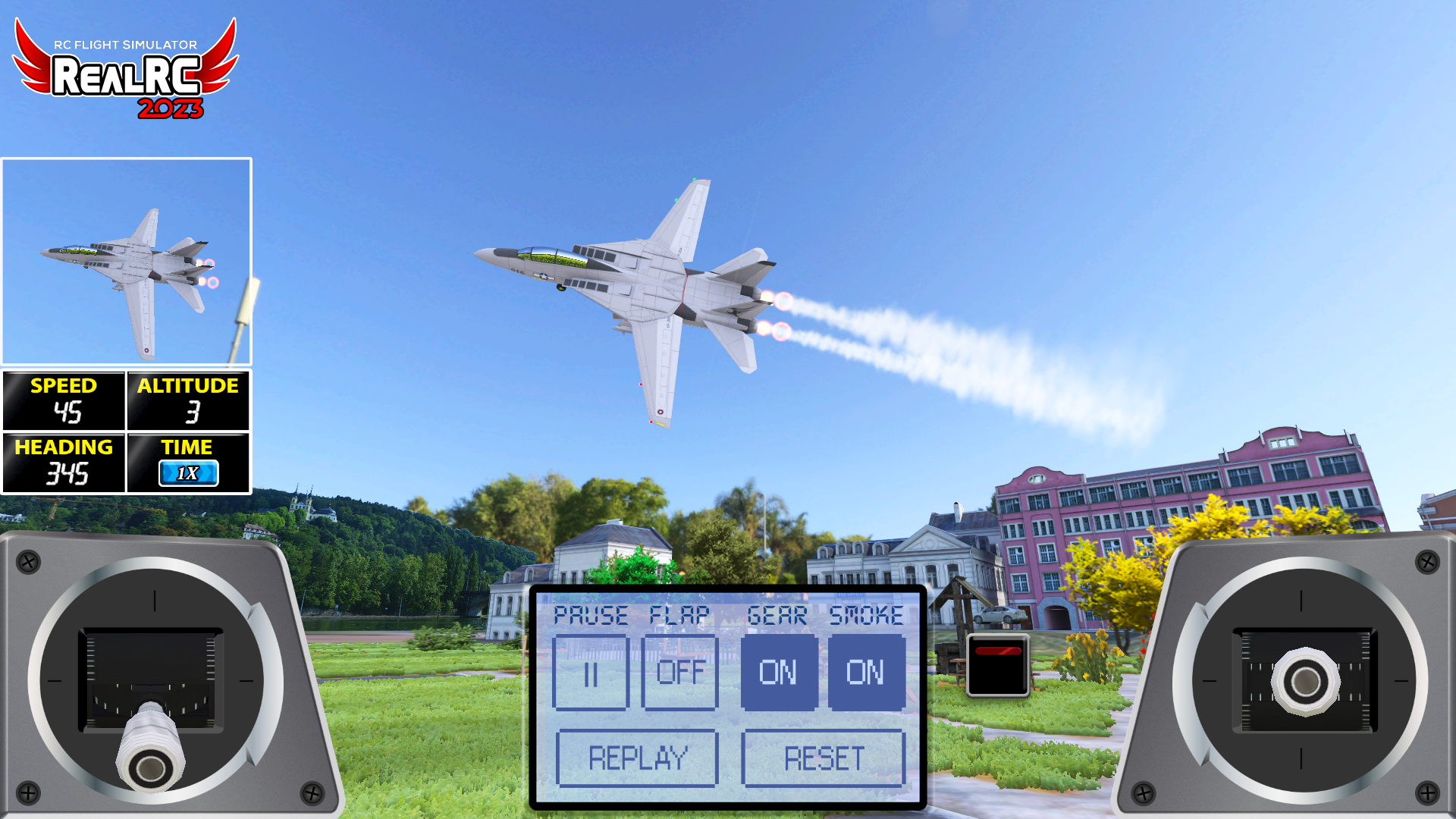Expand the PAUSE control option
Image resolution: width=1456 pixels, height=819 pixels.
[592, 616]
